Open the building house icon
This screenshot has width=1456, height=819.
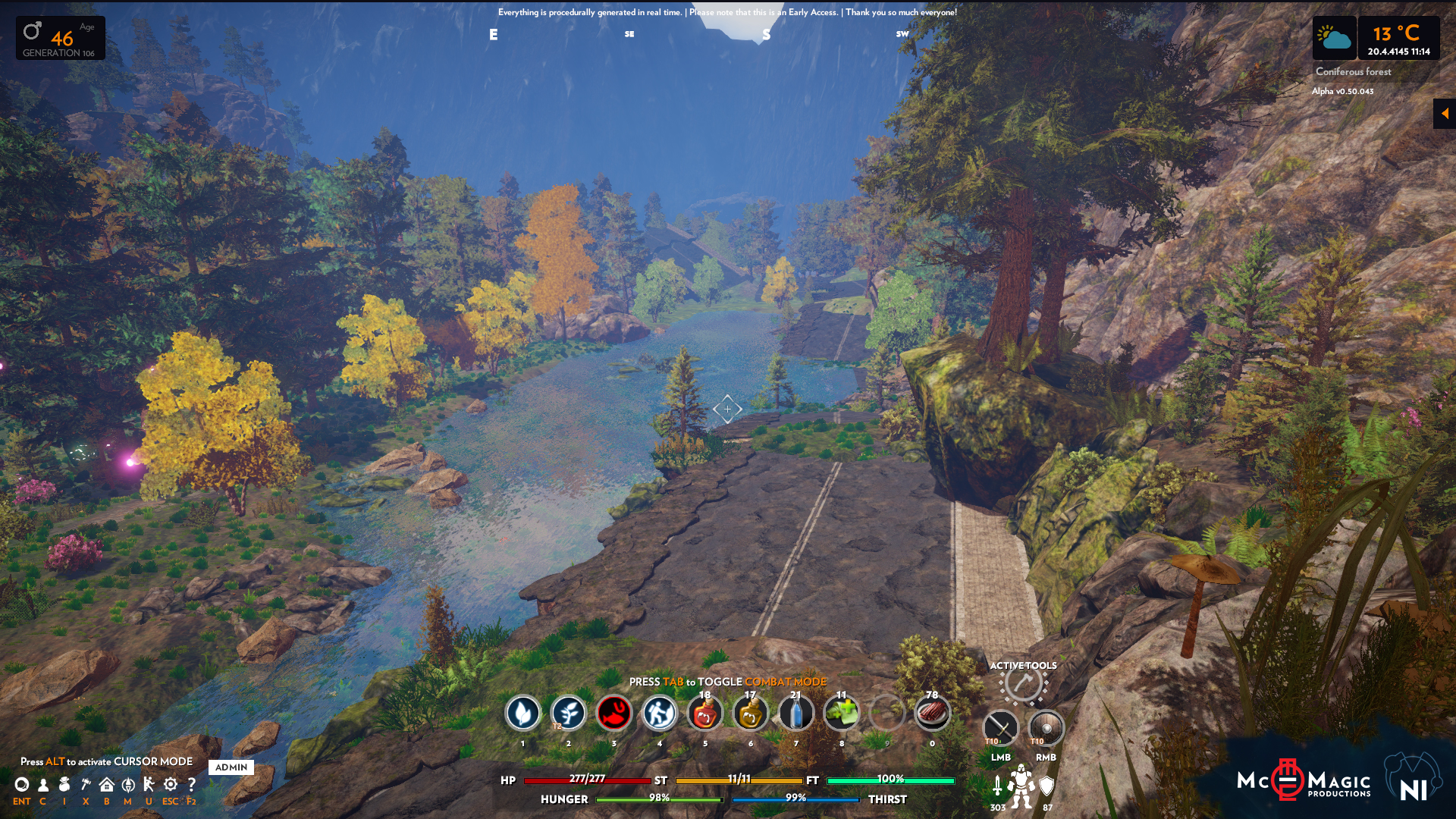pos(107,785)
